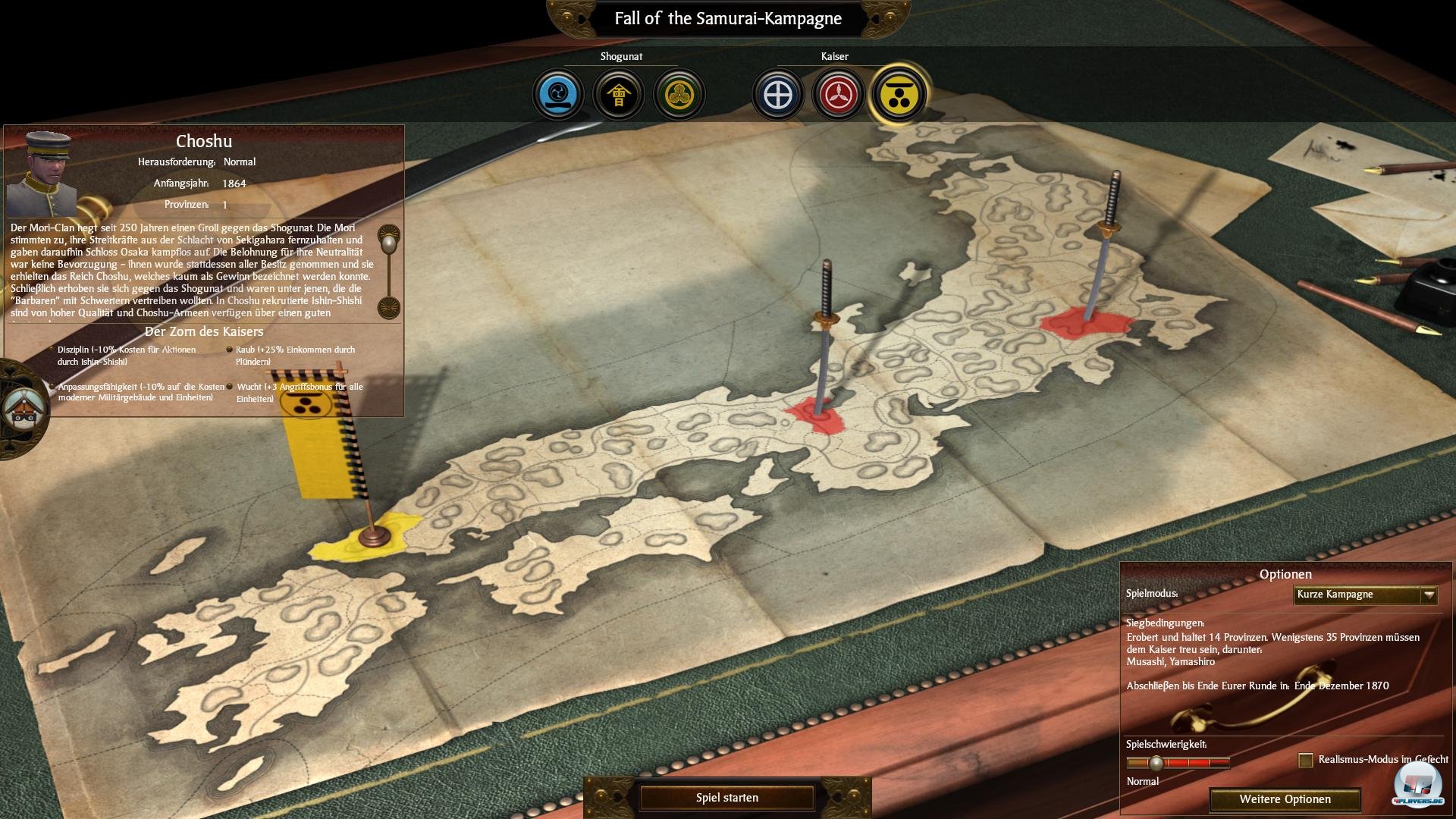
Task: Choose the red clan emblem under Kaiser
Action: (839, 96)
